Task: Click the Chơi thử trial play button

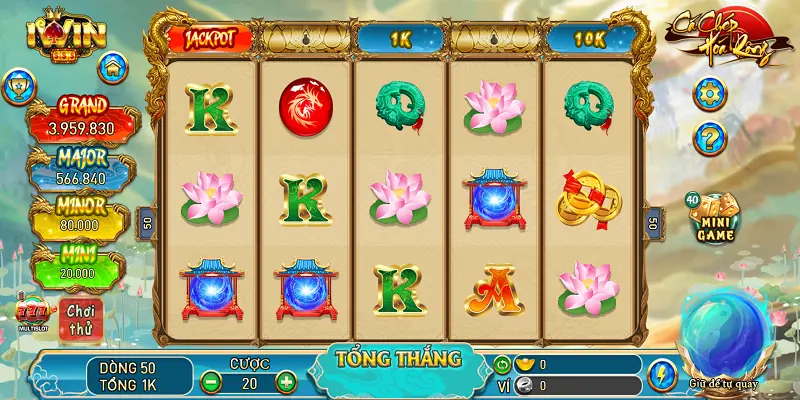Action: (79, 319)
